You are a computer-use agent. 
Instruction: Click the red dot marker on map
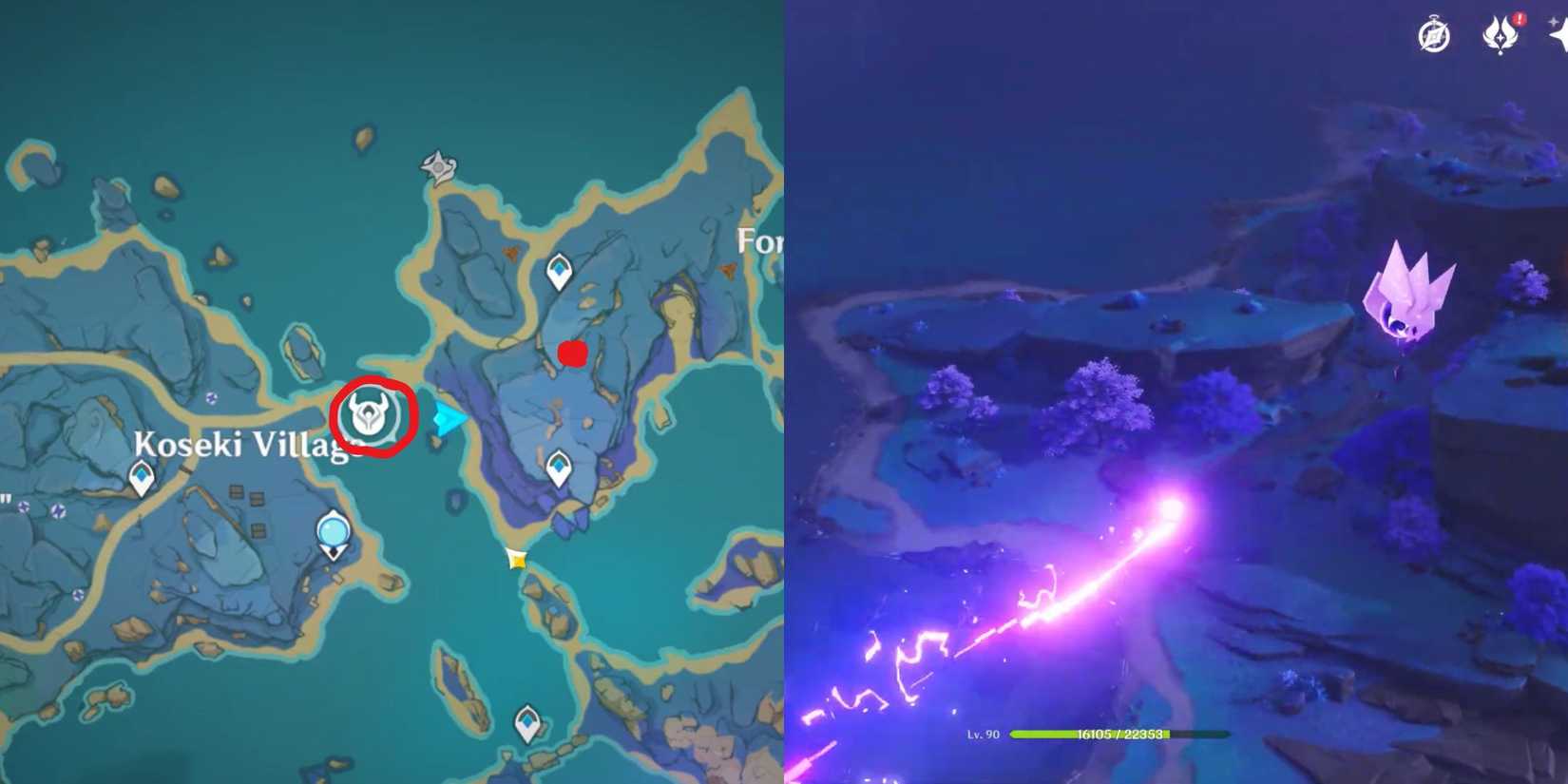[572, 353]
